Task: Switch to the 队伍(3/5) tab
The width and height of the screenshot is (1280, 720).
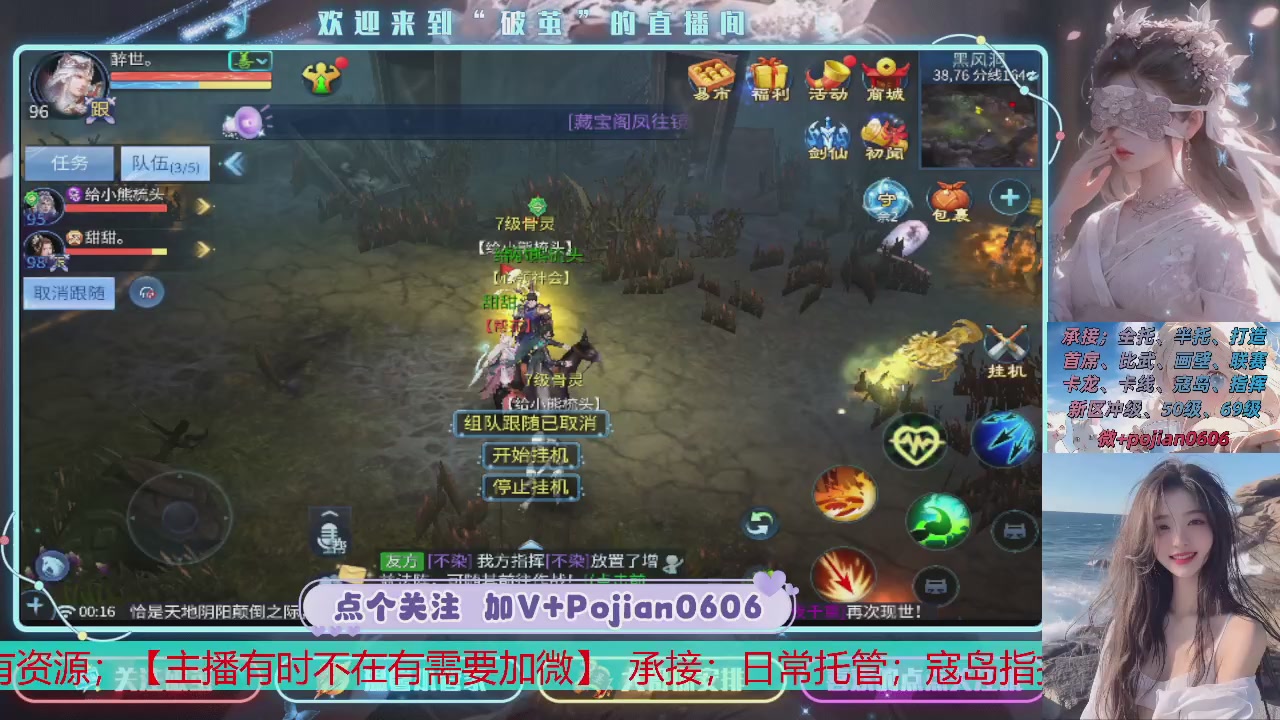Action: (x=163, y=163)
